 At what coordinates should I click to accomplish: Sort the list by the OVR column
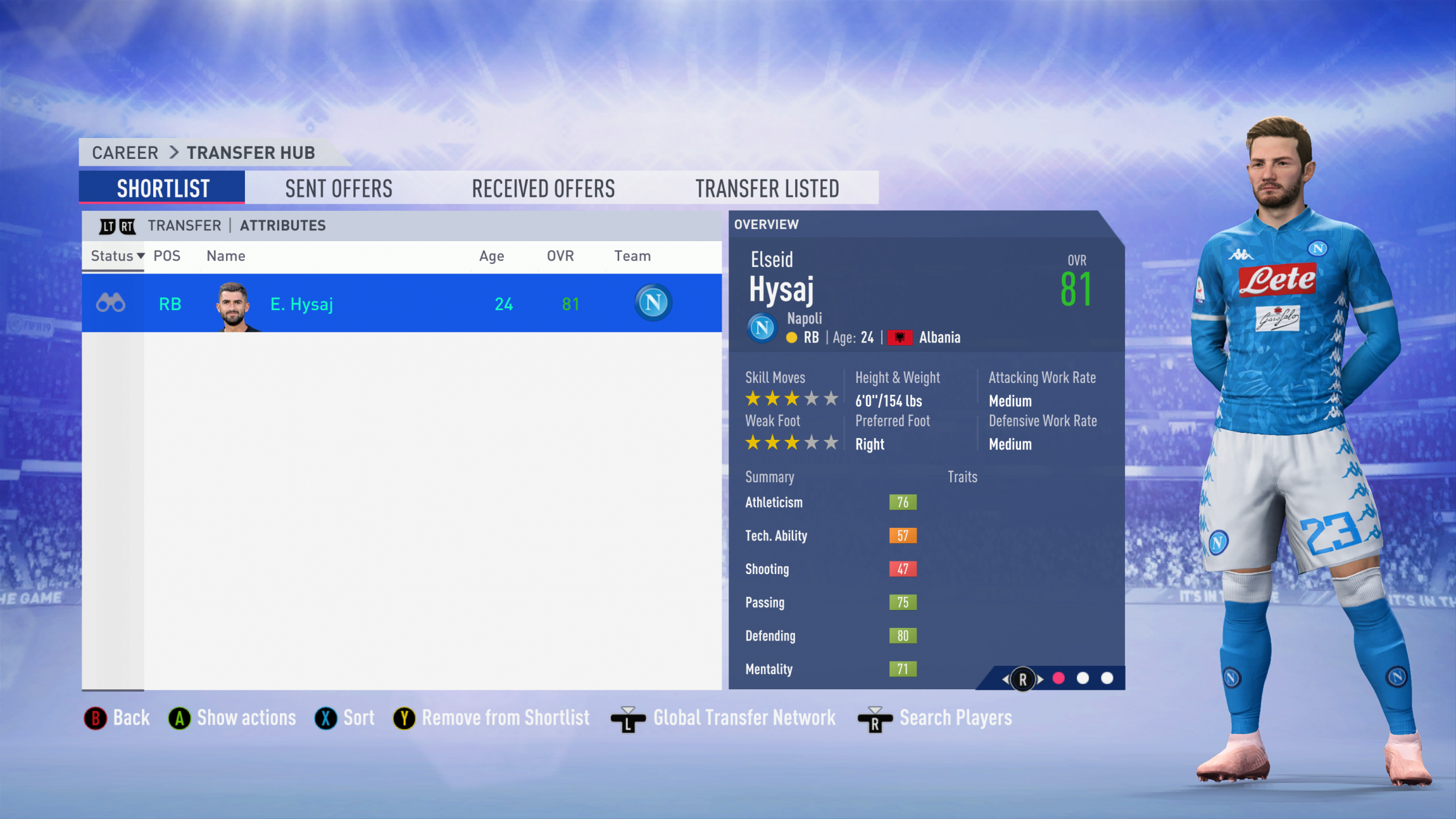click(560, 256)
